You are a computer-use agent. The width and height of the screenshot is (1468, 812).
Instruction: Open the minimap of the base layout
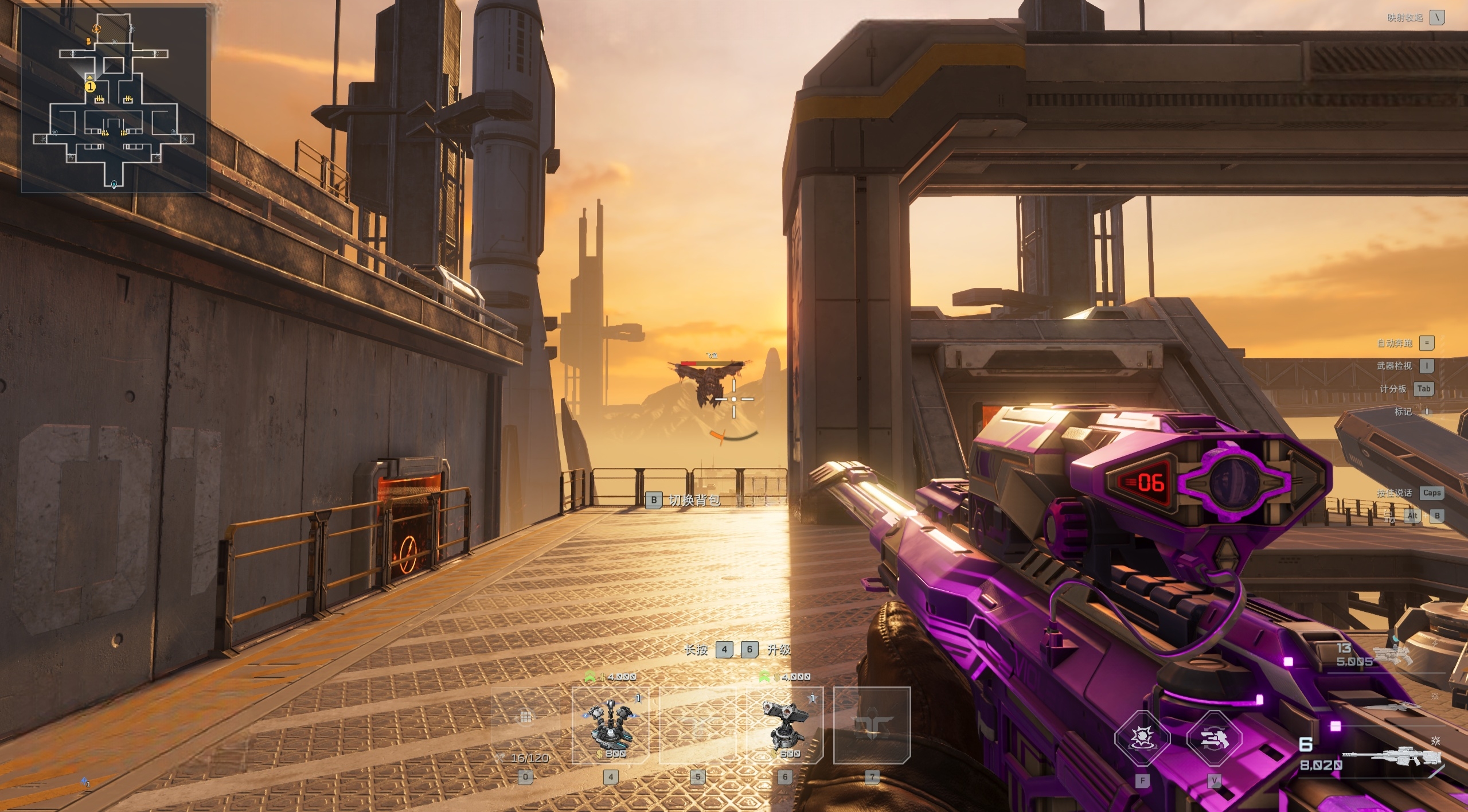[114, 100]
